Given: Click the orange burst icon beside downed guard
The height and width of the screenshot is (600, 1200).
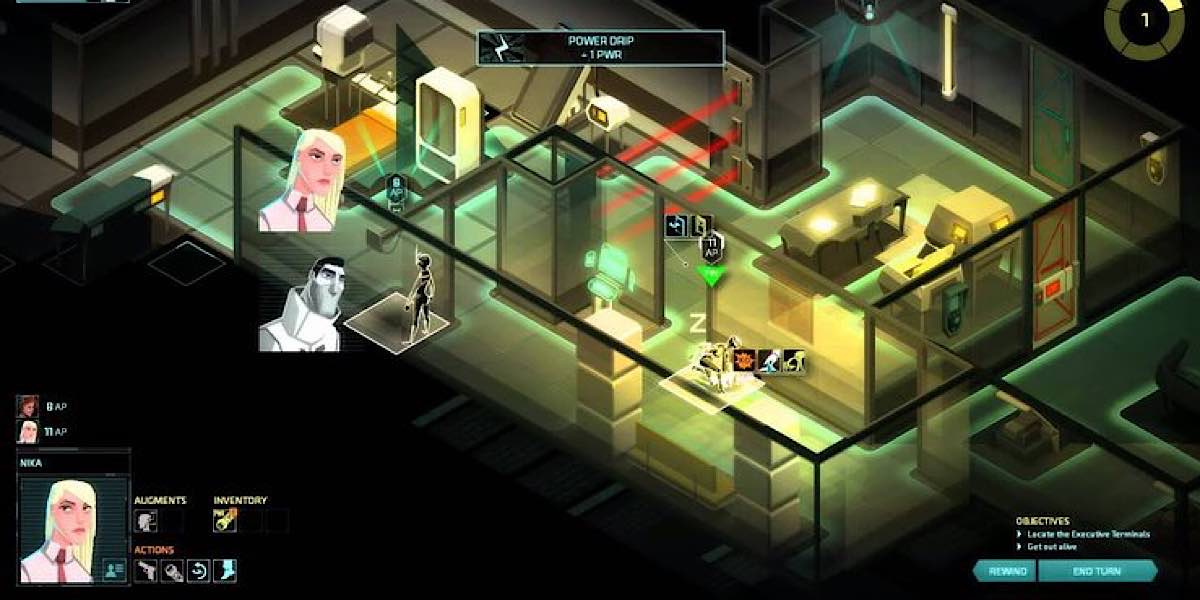Looking at the screenshot, I should coord(744,361).
